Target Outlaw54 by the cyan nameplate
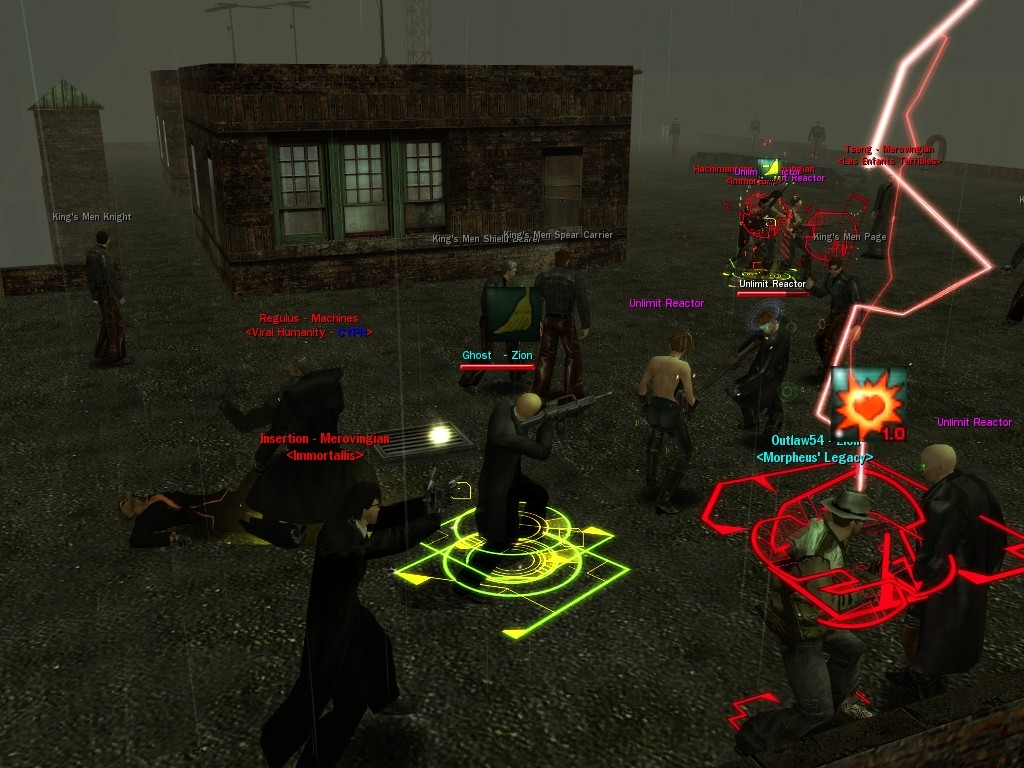This screenshot has width=1024, height=768. tap(815, 441)
